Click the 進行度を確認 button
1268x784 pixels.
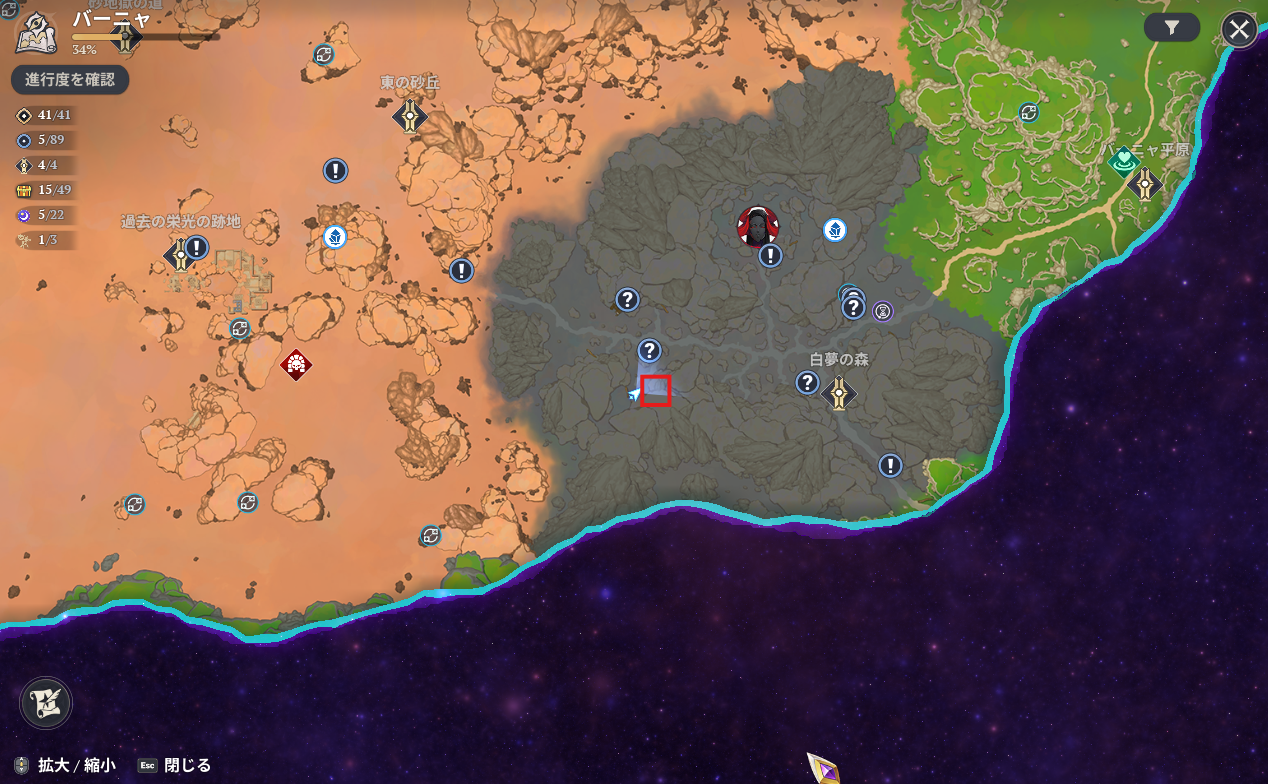point(70,79)
